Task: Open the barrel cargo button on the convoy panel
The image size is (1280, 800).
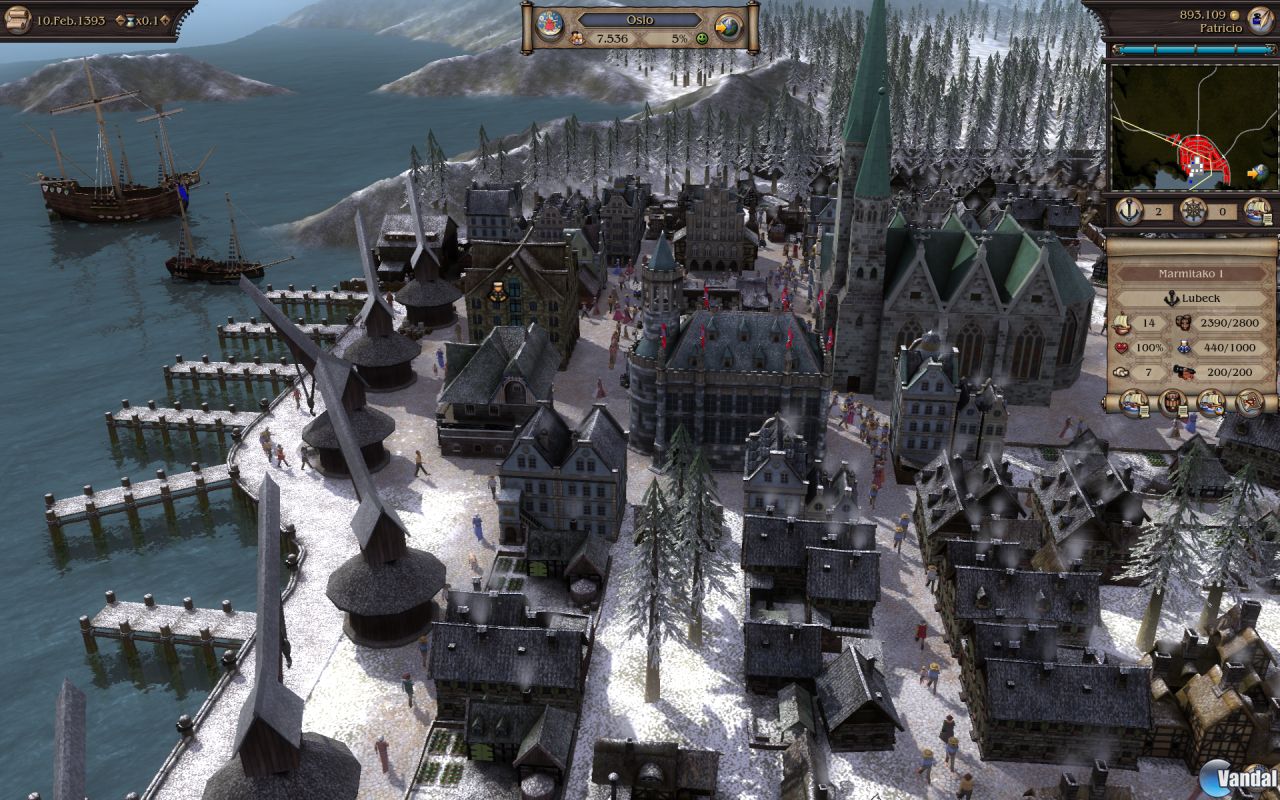Action: click(1172, 402)
